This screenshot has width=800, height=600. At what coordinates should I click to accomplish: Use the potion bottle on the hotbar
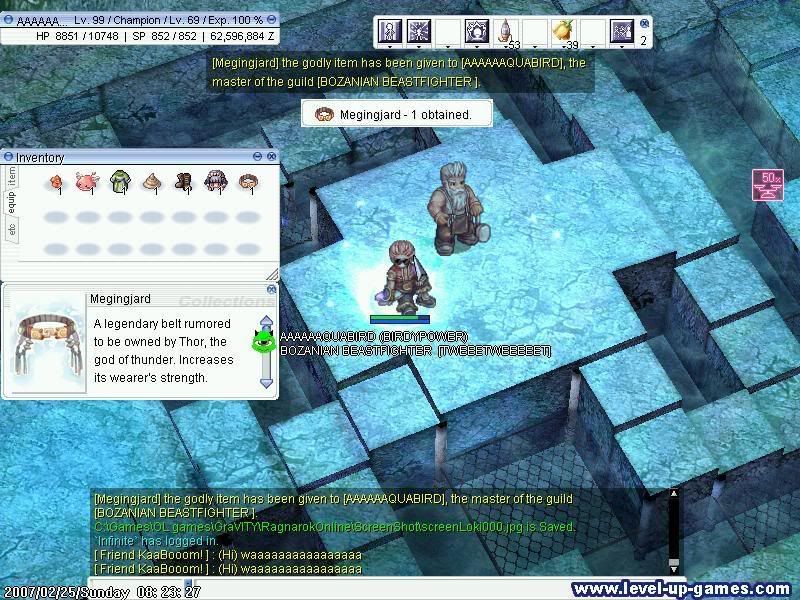tap(505, 31)
